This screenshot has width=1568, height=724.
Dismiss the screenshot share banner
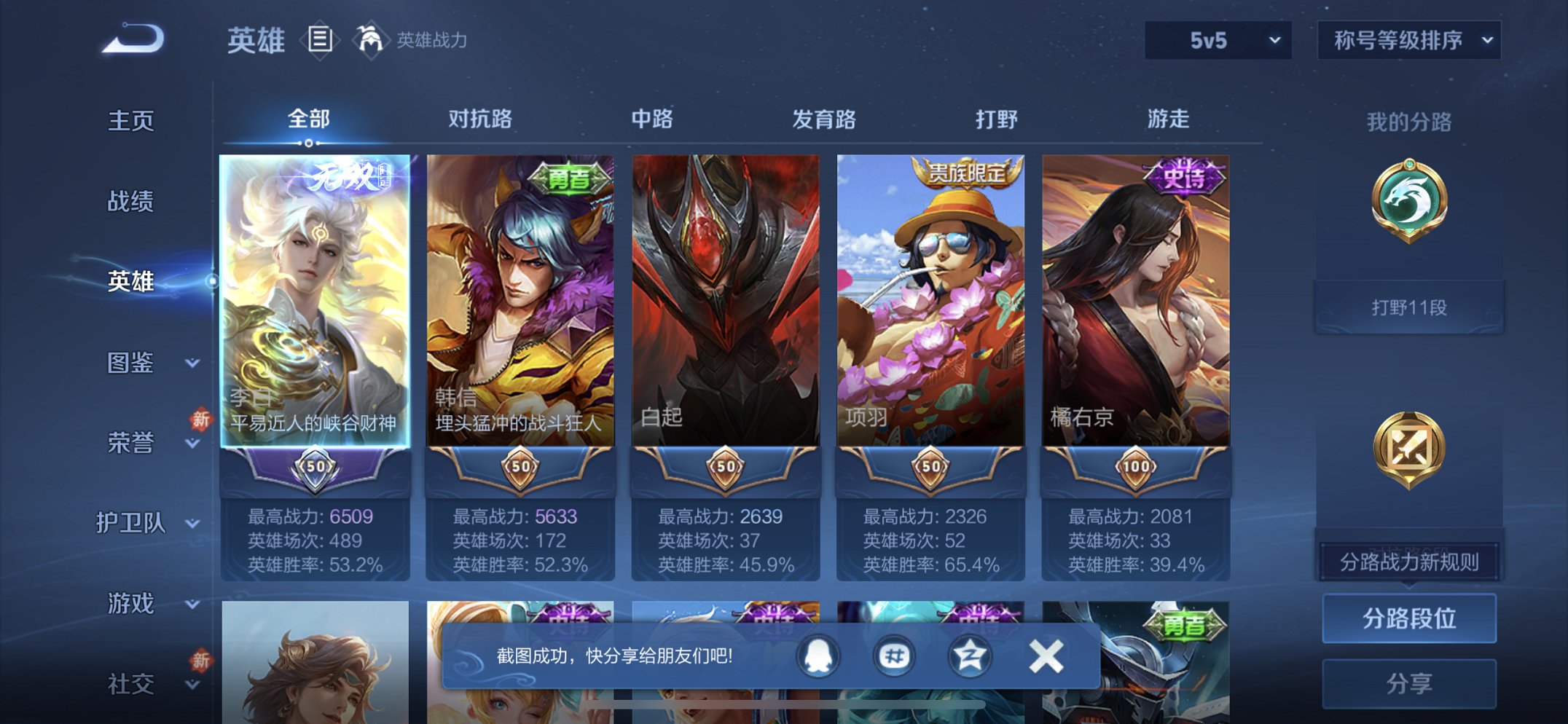coord(1047,655)
